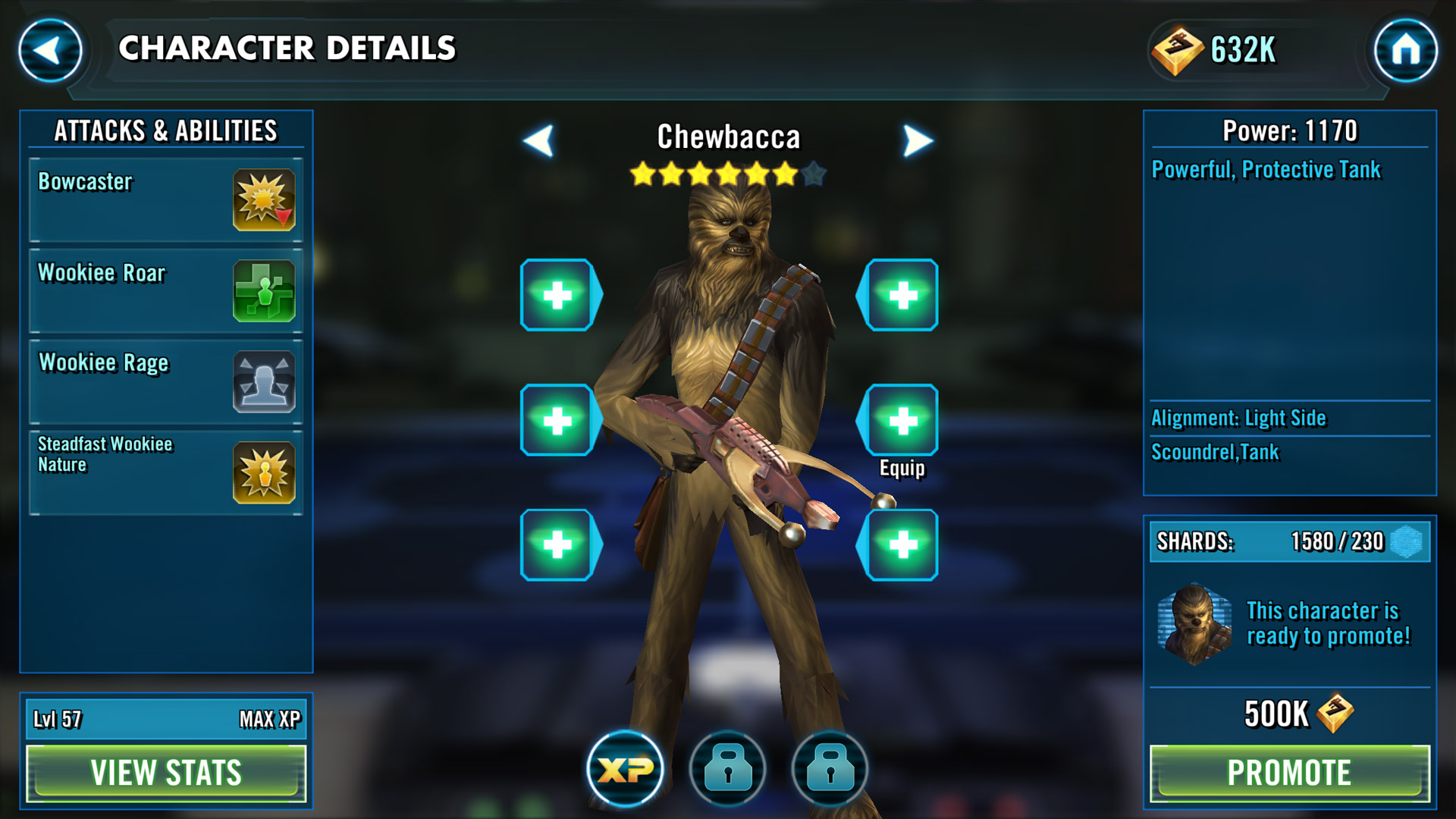This screenshot has height=819, width=1456.
Task: Go back with the arrow button
Action: pyautogui.click(x=50, y=51)
